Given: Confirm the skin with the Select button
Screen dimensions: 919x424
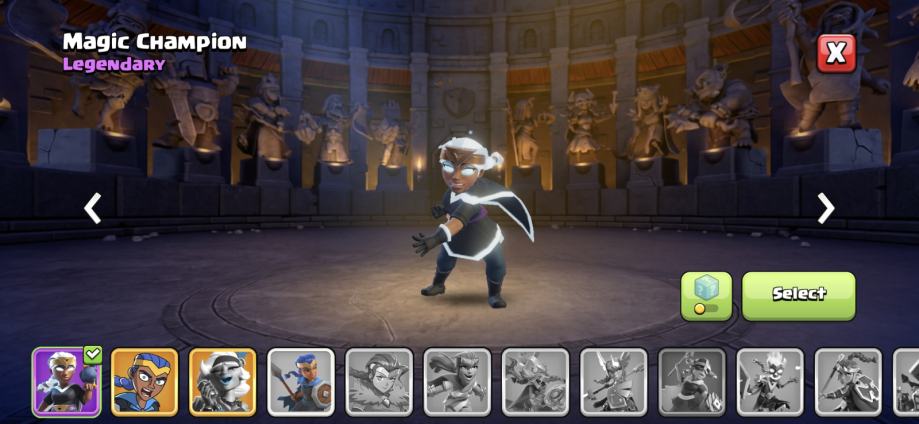Looking at the screenshot, I should (x=798, y=295).
